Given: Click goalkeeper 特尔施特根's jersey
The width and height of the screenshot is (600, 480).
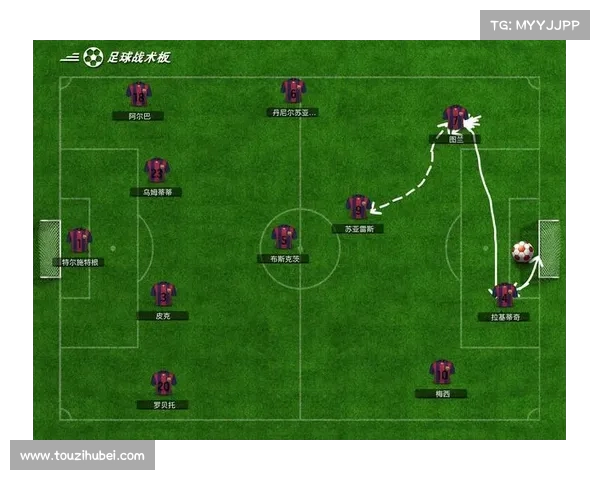Looking at the screenshot, I should click(80, 240).
